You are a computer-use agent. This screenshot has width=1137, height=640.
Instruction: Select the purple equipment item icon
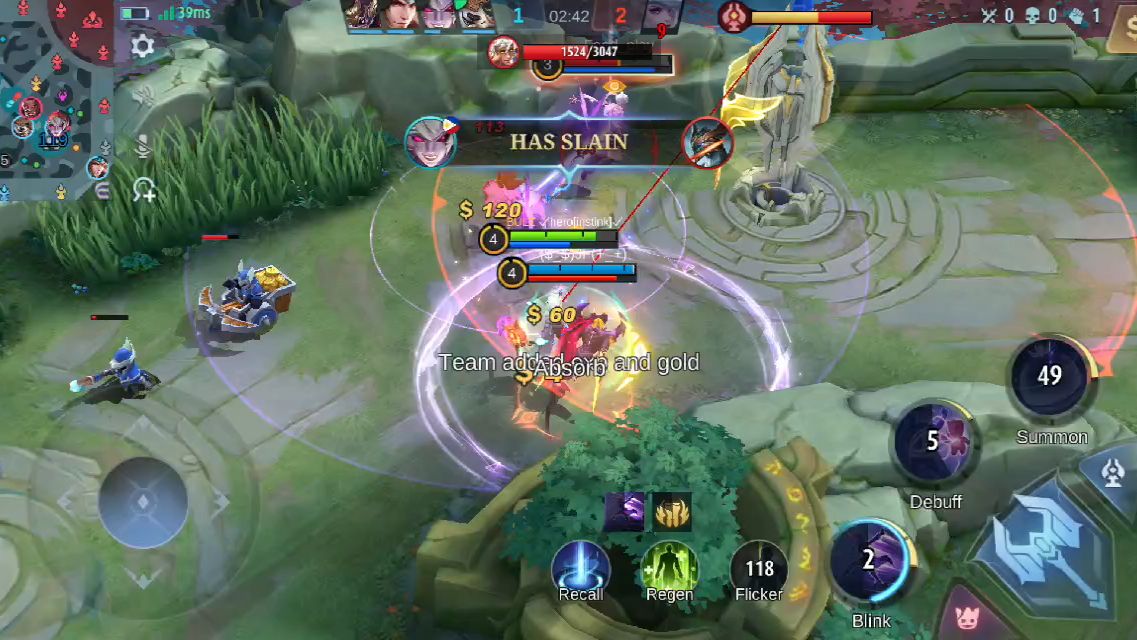(x=624, y=512)
